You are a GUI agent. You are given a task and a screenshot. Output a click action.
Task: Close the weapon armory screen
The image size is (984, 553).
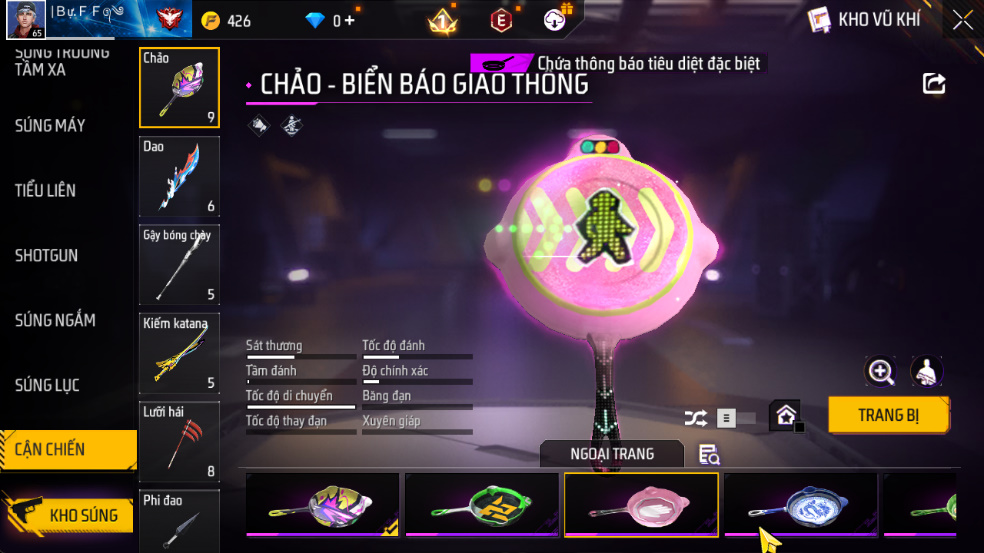tap(962, 20)
